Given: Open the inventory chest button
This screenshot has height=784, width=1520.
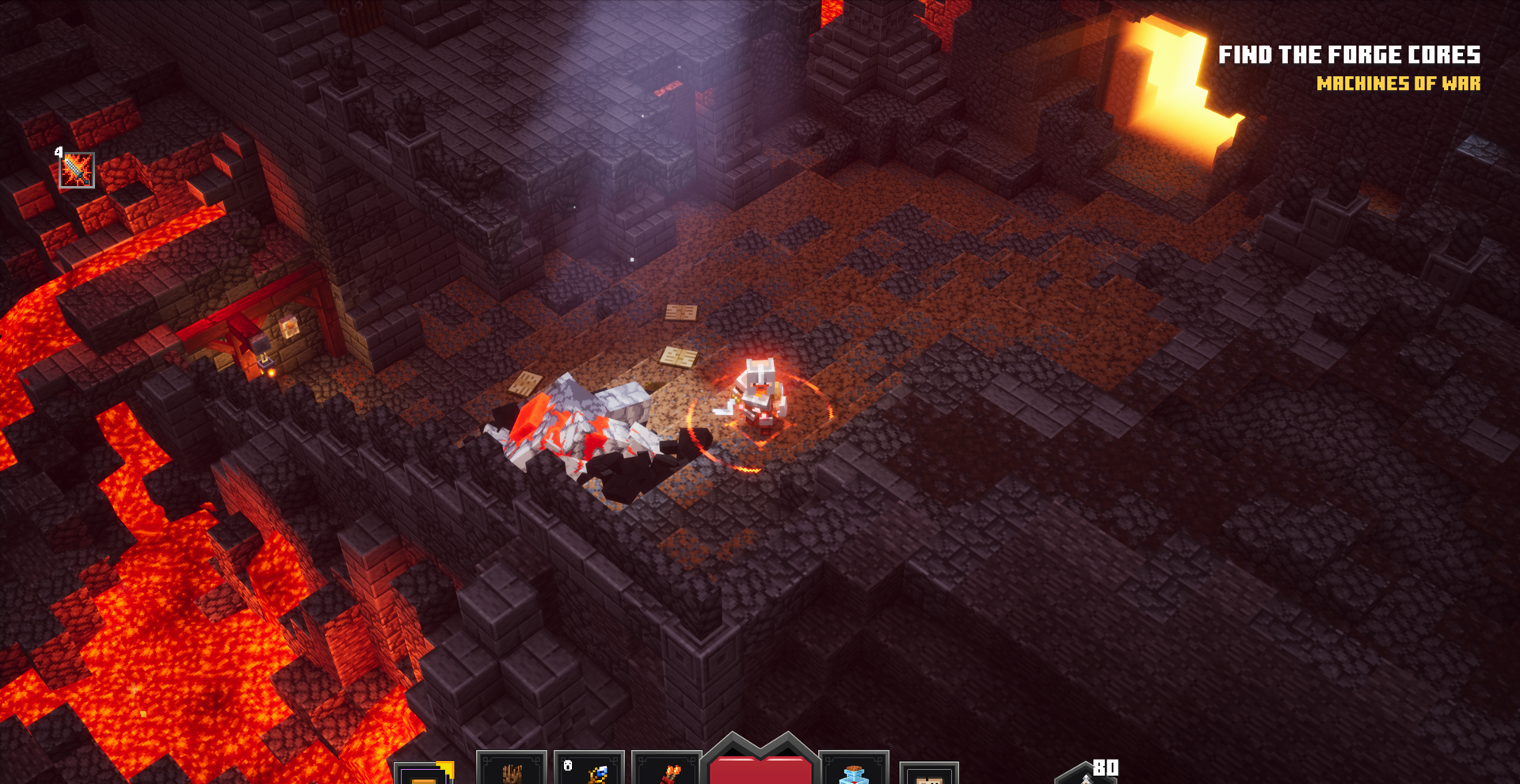Looking at the screenshot, I should click(425, 774).
